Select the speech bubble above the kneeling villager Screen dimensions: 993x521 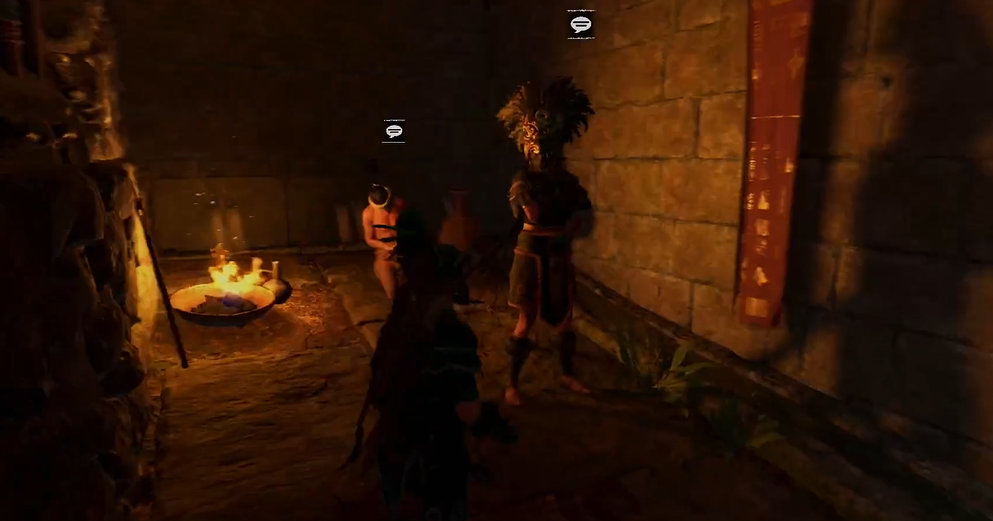click(394, 131)
